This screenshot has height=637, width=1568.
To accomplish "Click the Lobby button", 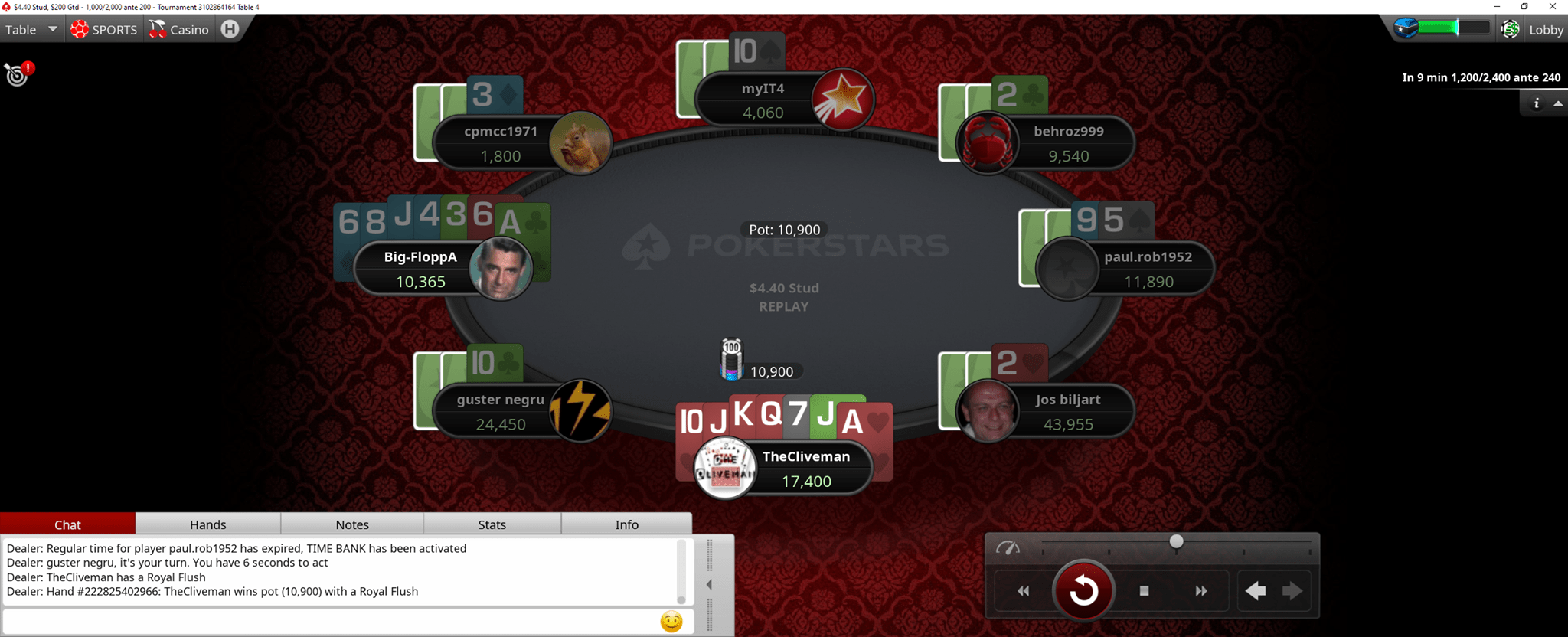I will click(1545, 29).
